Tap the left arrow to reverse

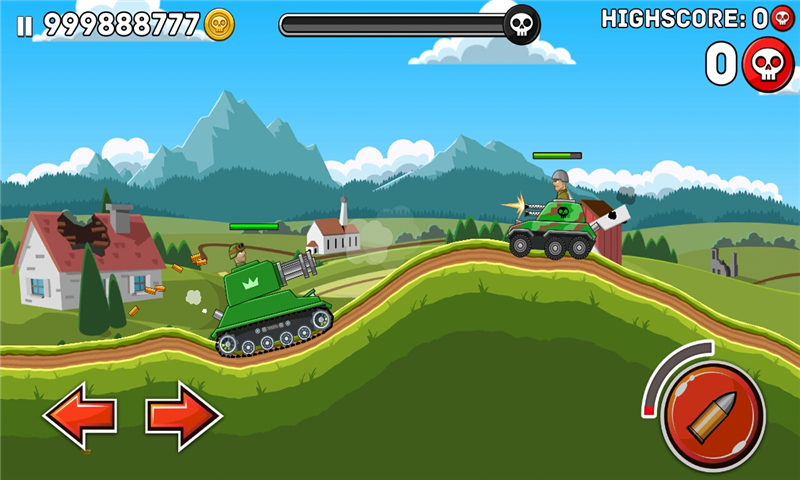[x=80, y=415]
